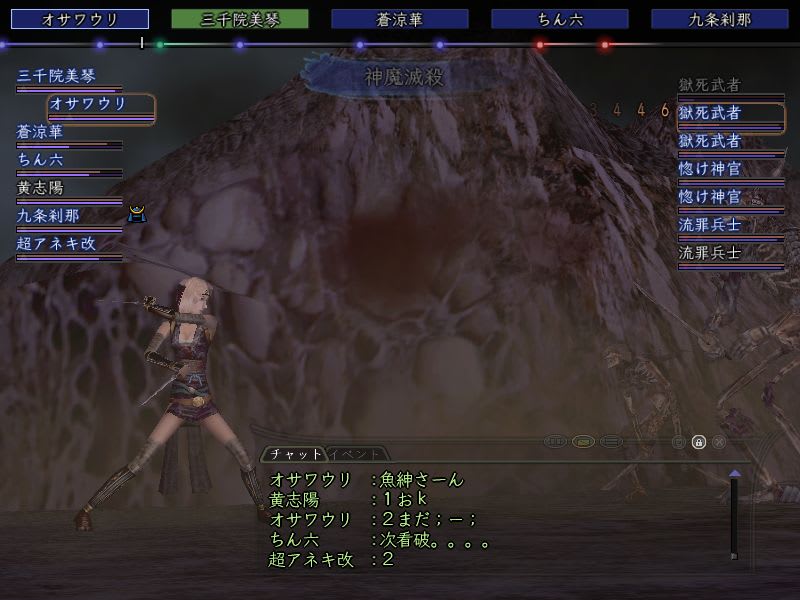Viewport: 800px width, 600px height.
Task: Select 超アネキ改 in the party list
Action: 57,243
